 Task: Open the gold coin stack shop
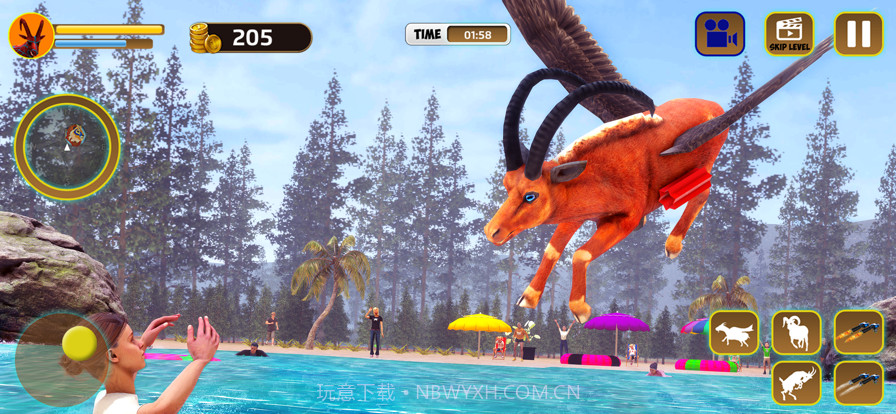(x=205, y=38)
